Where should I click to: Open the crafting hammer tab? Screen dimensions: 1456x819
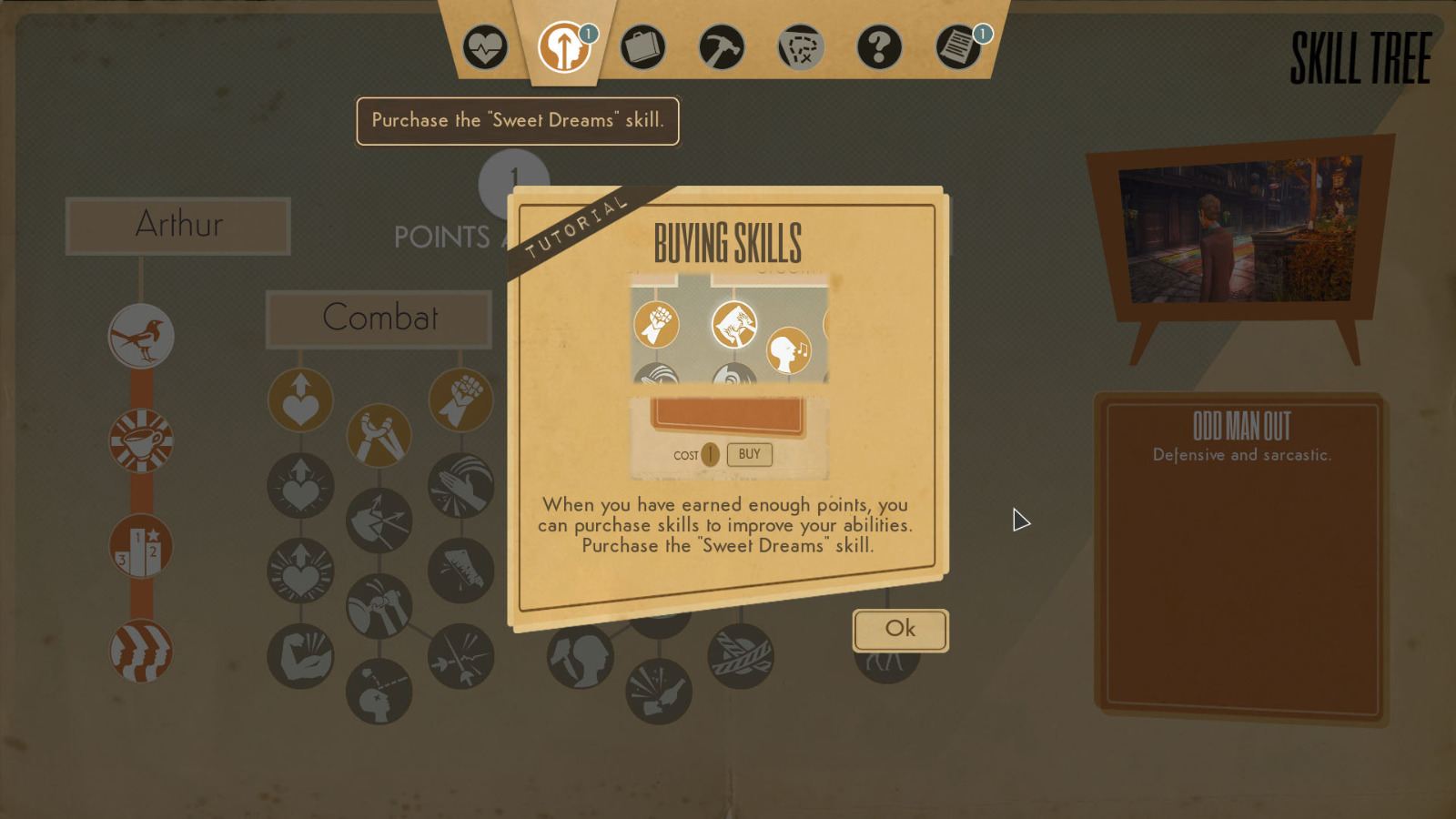coord(722,46)
